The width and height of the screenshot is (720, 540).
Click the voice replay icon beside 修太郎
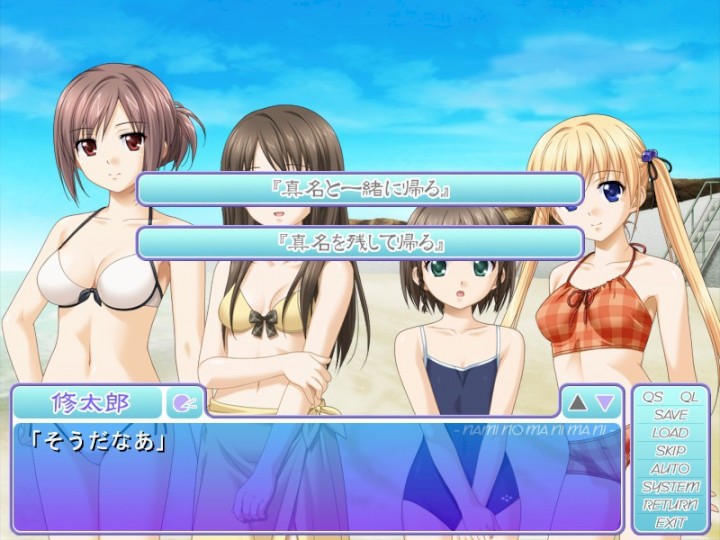[x=184, y=403]
